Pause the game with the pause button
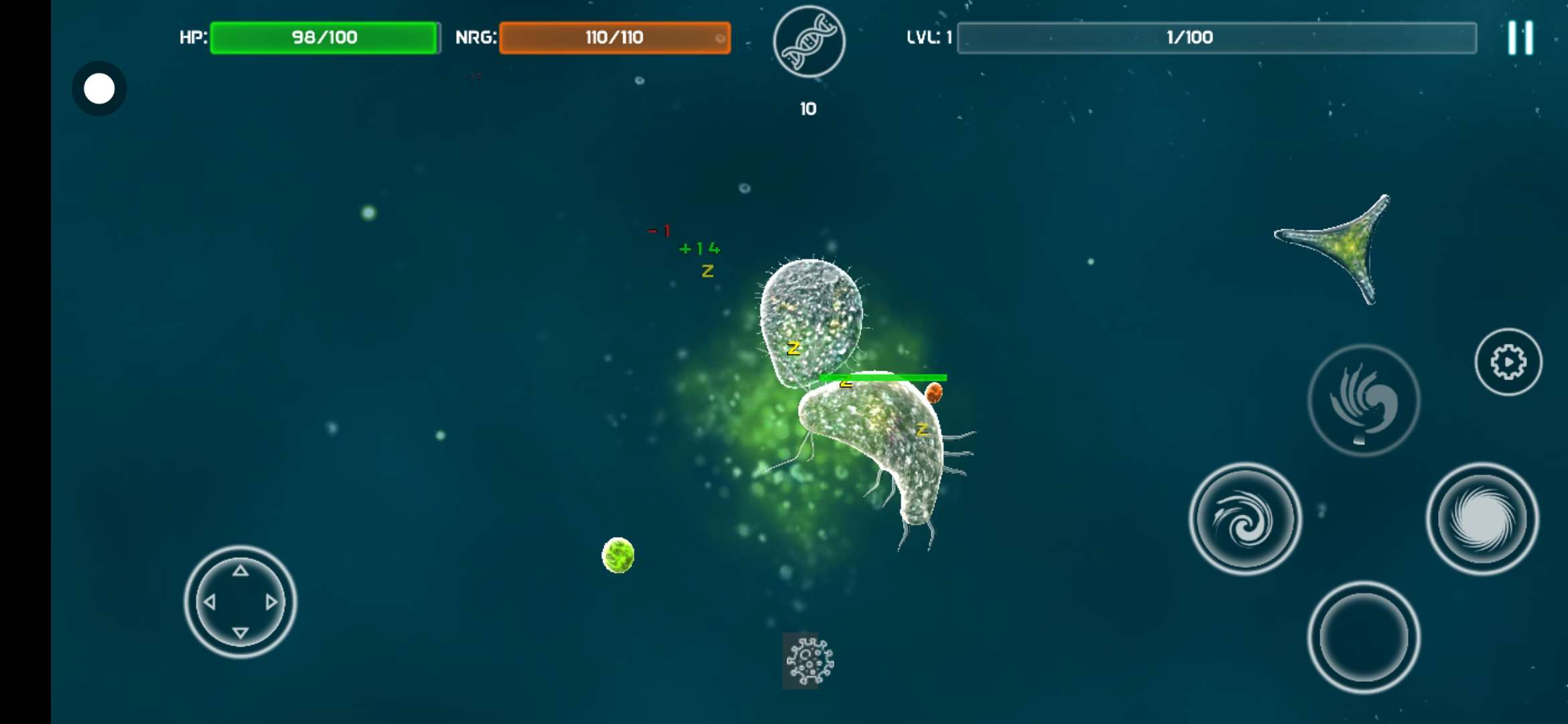Image resolution: width=1568 pixels, height=724 pixels. 1520,38
